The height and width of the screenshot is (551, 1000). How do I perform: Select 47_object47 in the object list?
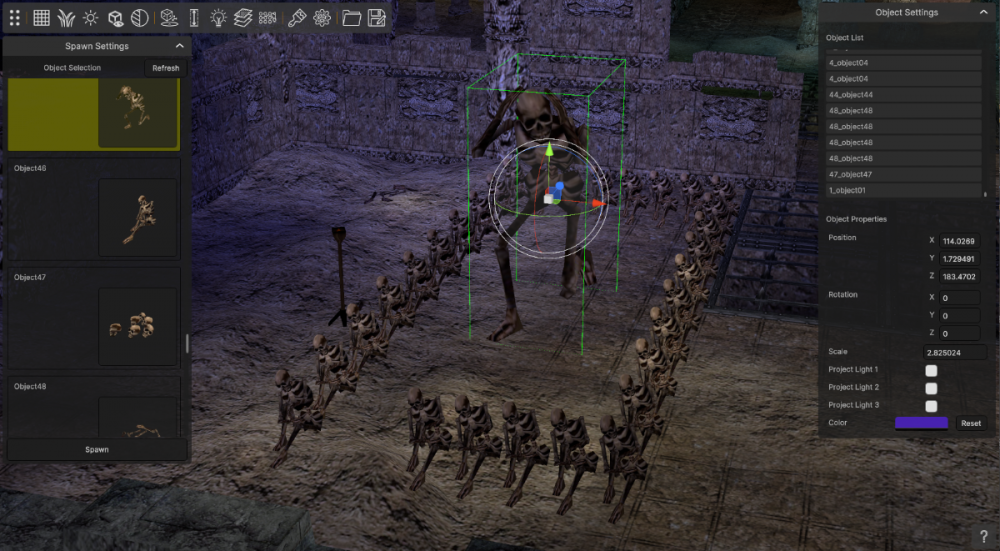coord(903,175)
